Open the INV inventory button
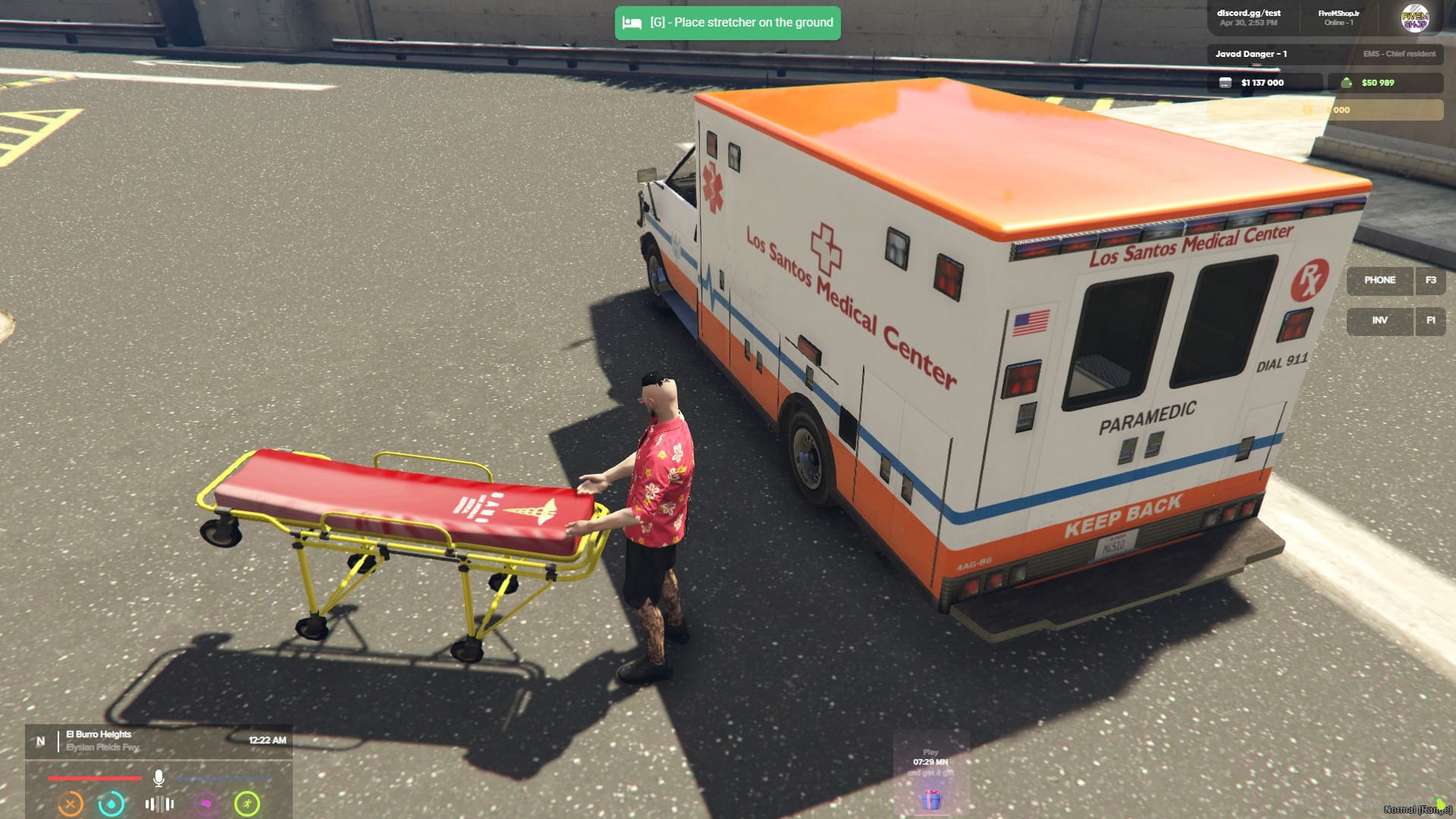This screenshot has height=819, width=1456. [1379, 321]
